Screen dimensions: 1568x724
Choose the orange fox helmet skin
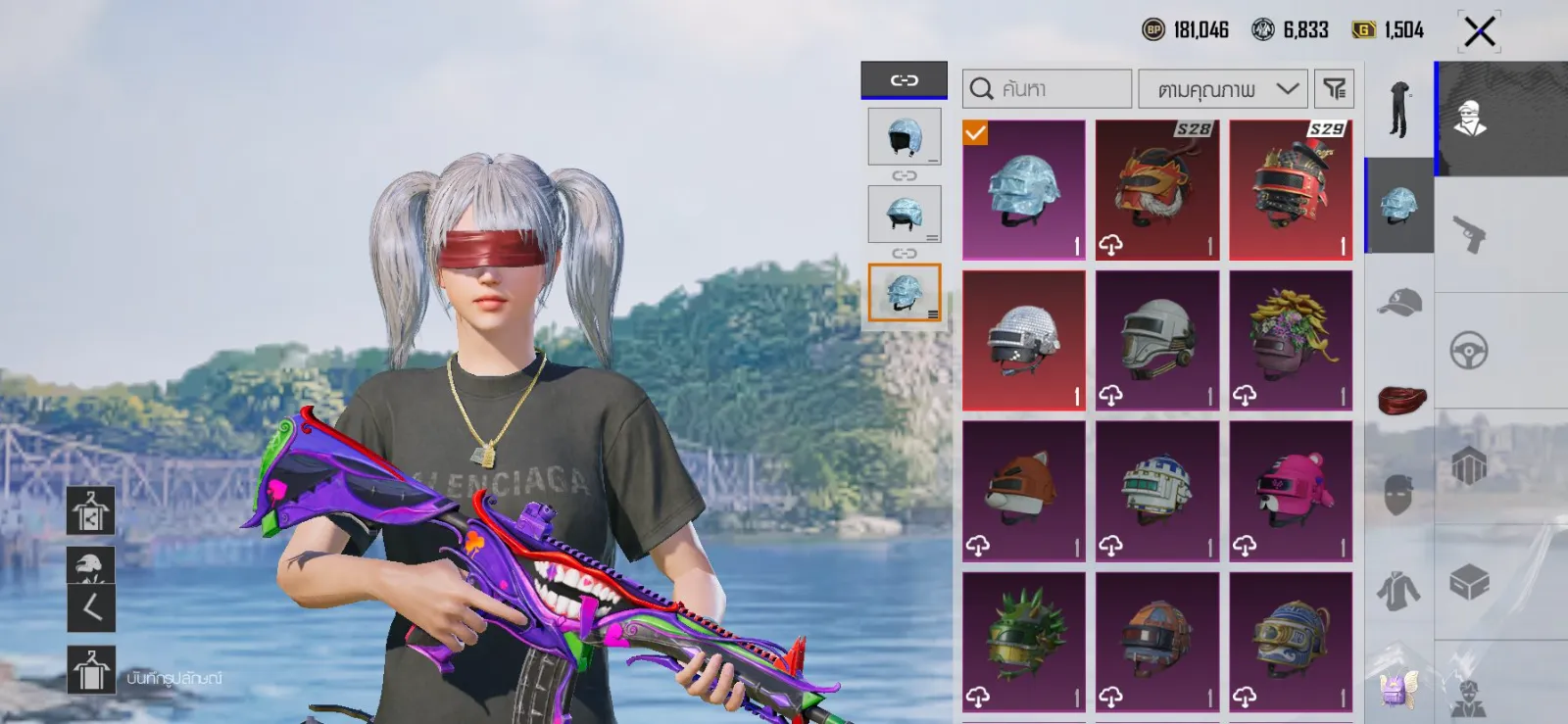1024,491
